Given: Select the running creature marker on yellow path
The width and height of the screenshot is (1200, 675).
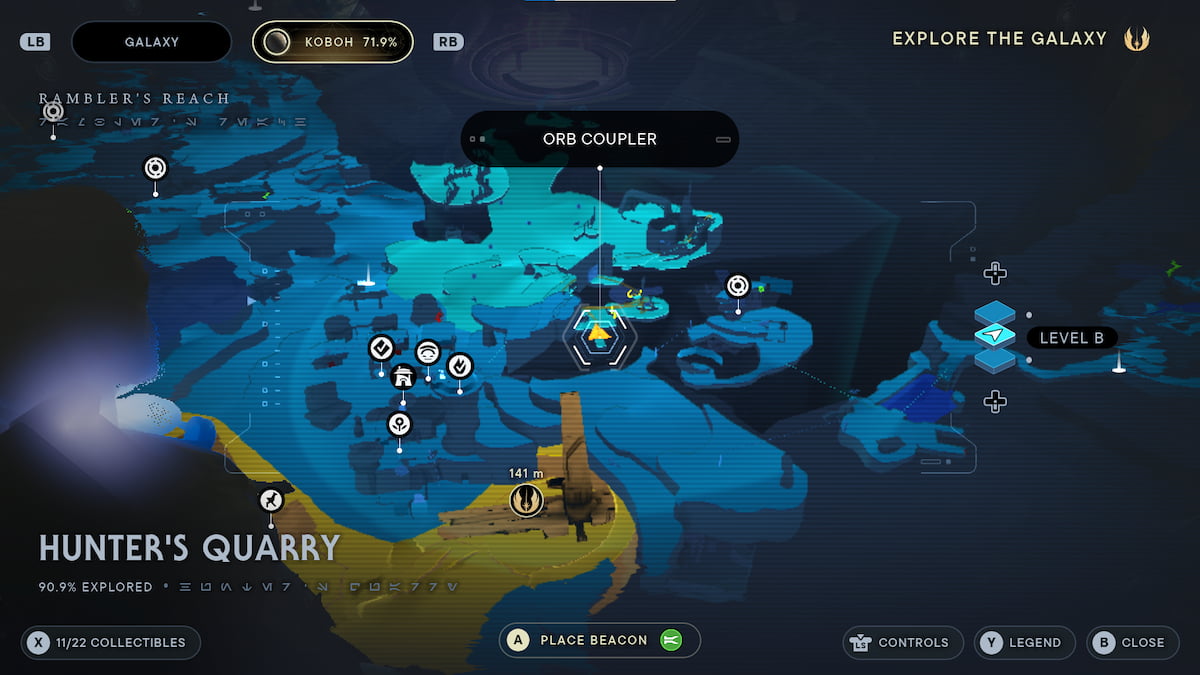Looking at the screenshot, I should [x=271, y=500].
